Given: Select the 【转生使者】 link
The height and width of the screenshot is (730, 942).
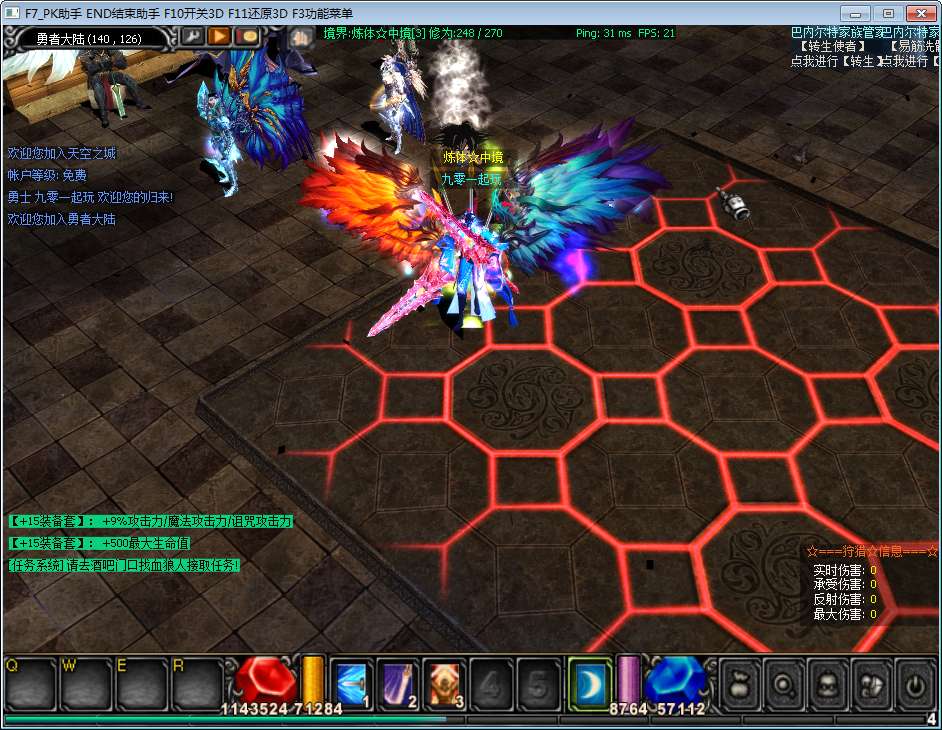Looking at the screenshot, I should (831, 46).
